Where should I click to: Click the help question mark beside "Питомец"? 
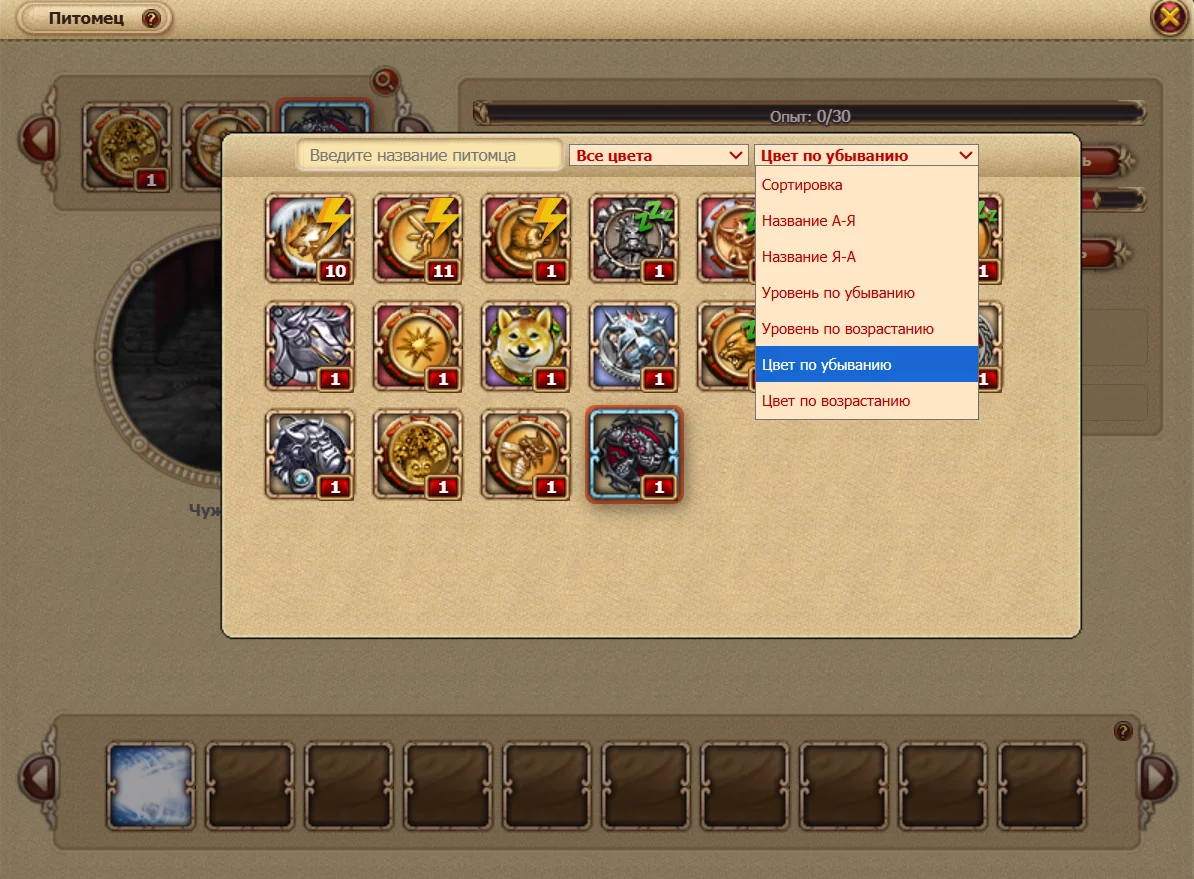click(151, 19)
